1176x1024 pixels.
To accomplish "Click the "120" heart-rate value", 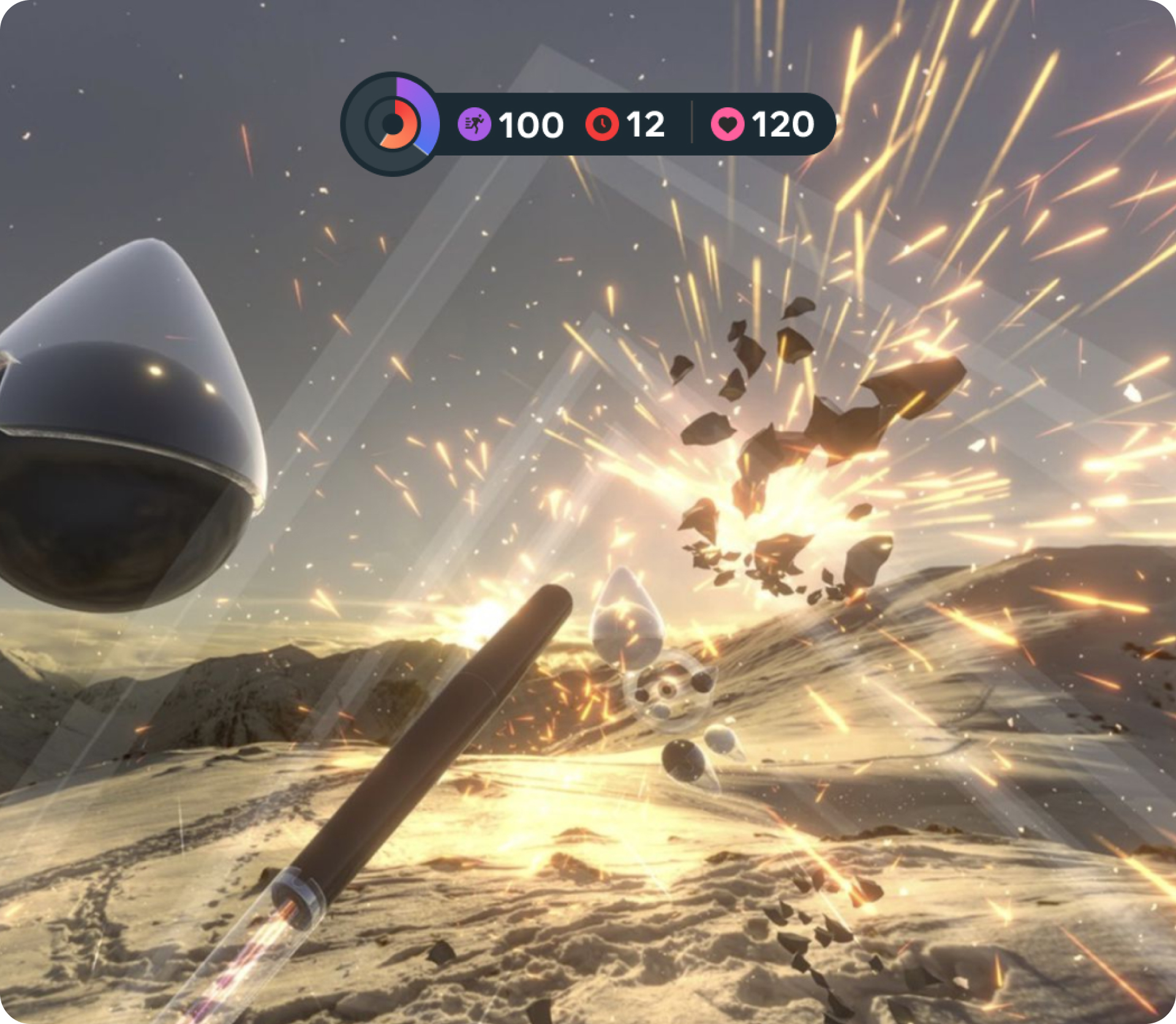I will 783,124.
